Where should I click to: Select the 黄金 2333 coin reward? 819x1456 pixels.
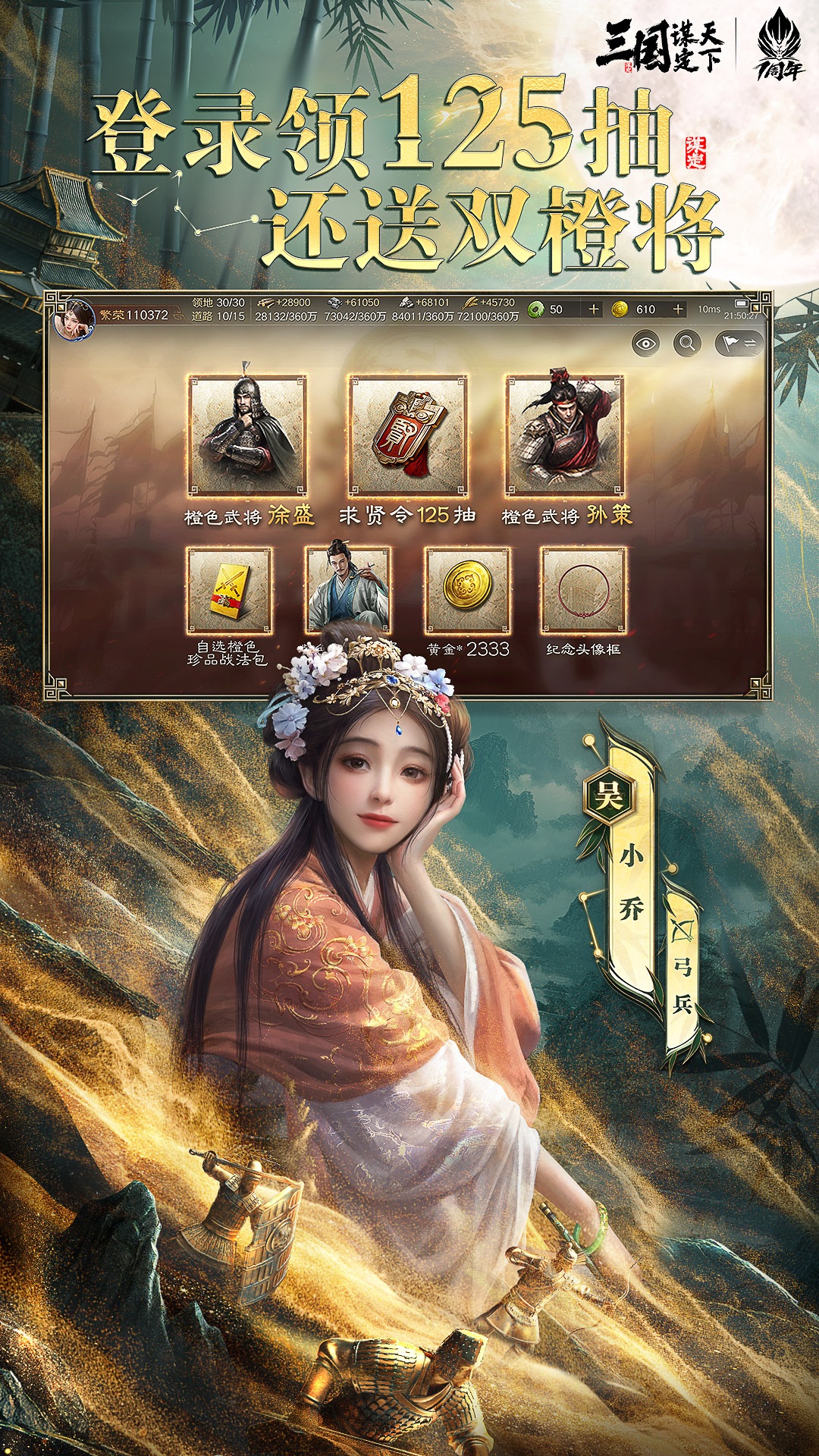(x=467, y=591)
